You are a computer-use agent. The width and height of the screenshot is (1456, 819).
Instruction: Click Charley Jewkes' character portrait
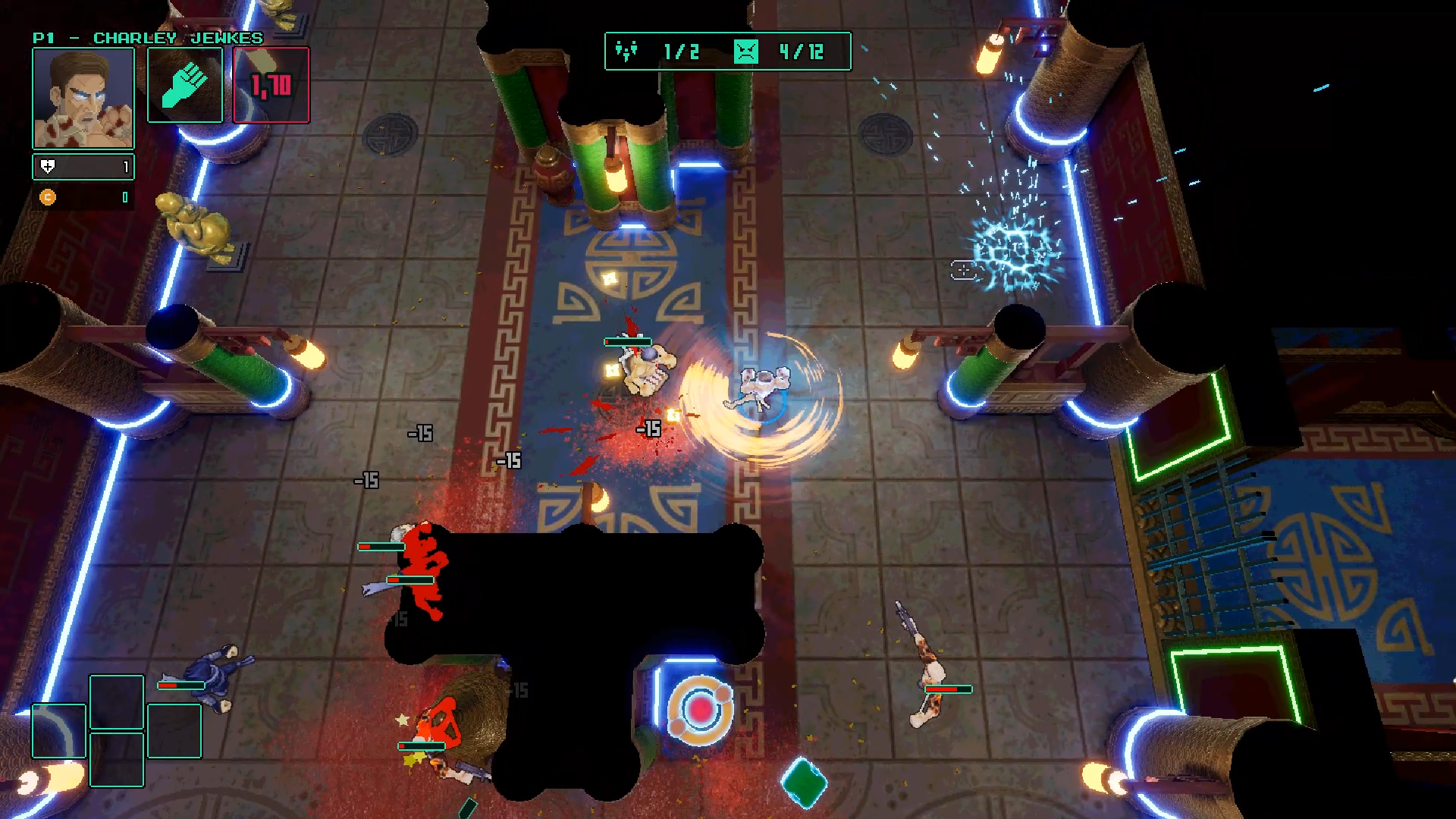(x=83, y=98)
